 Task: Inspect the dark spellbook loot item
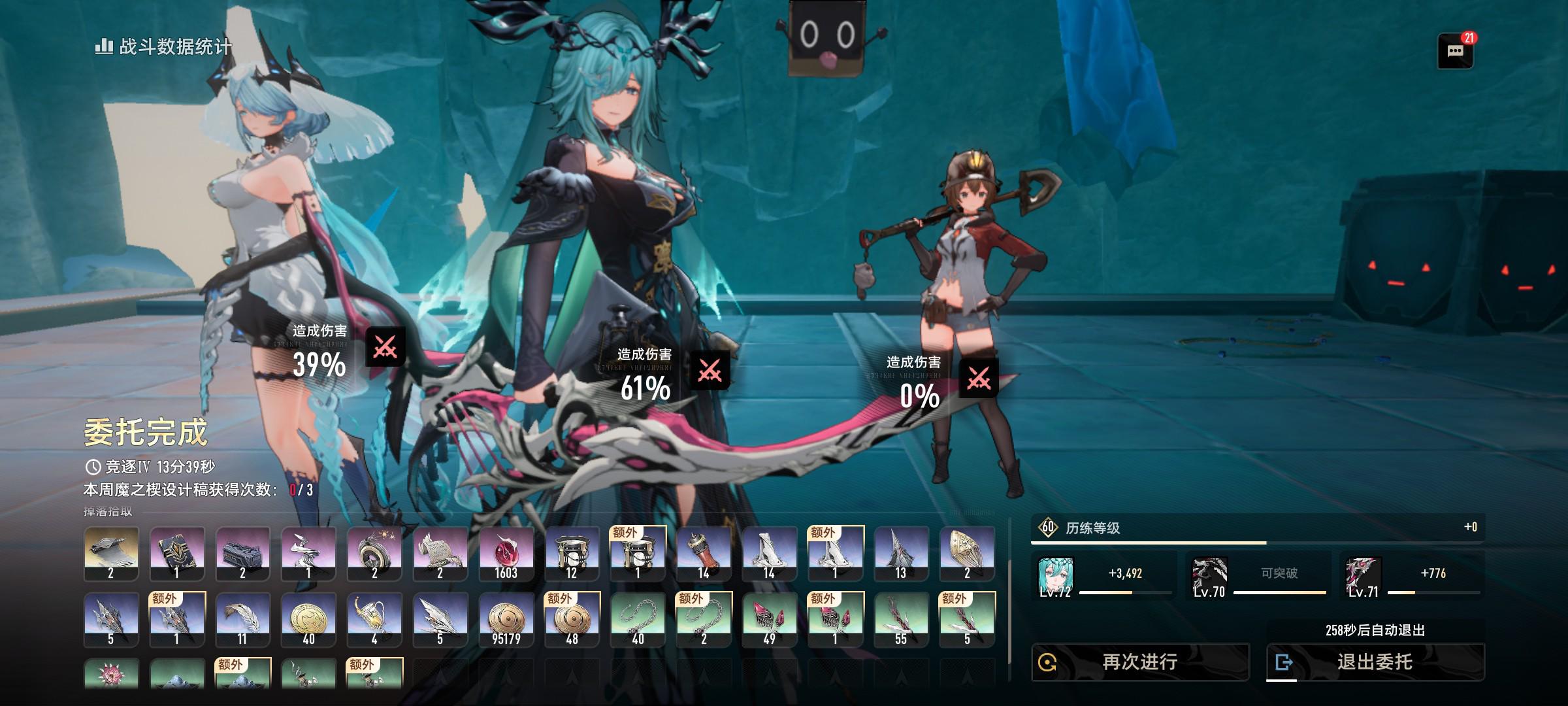pos(177,554)
